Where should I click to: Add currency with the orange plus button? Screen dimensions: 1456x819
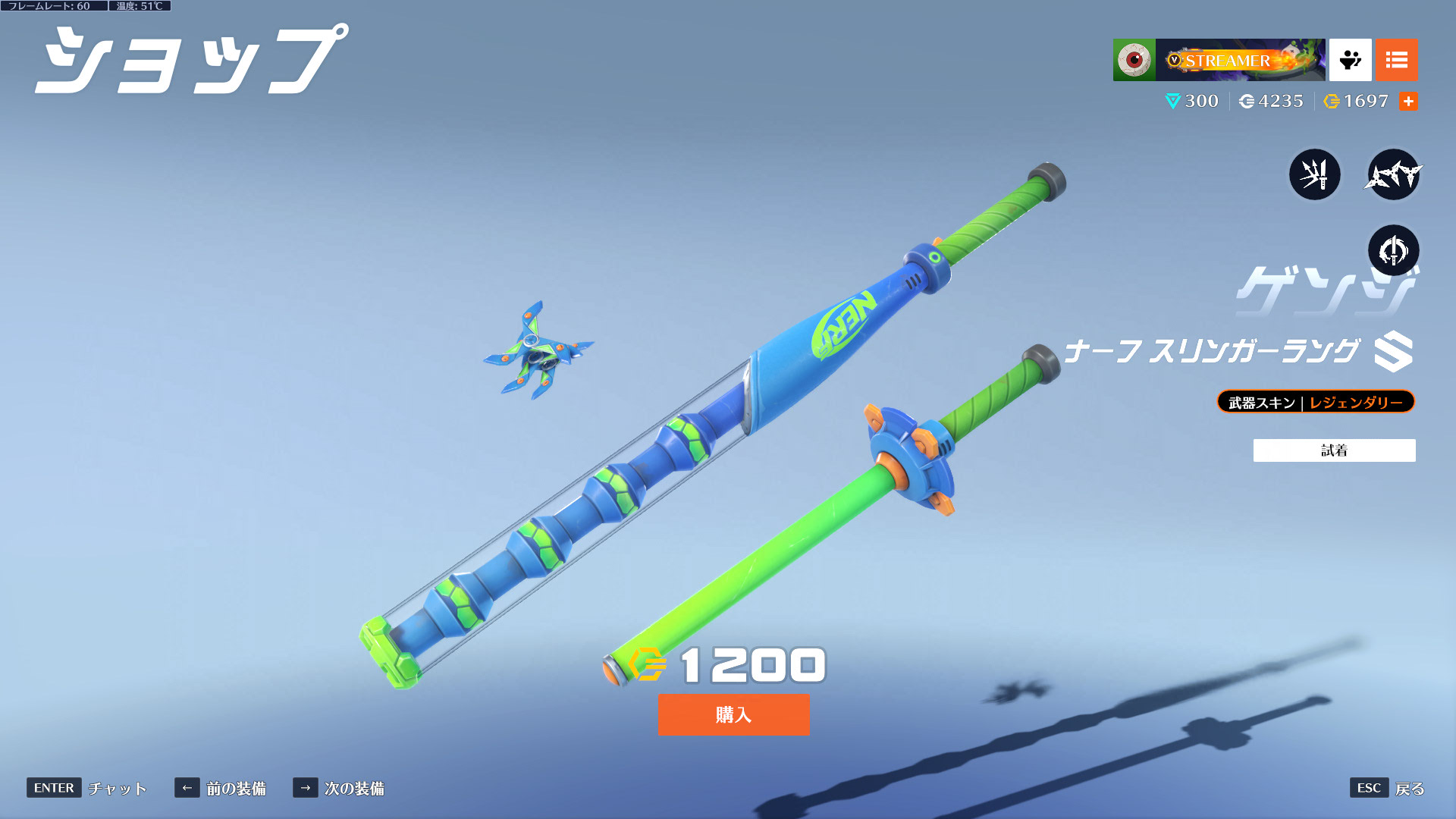tap(1408, 101)
